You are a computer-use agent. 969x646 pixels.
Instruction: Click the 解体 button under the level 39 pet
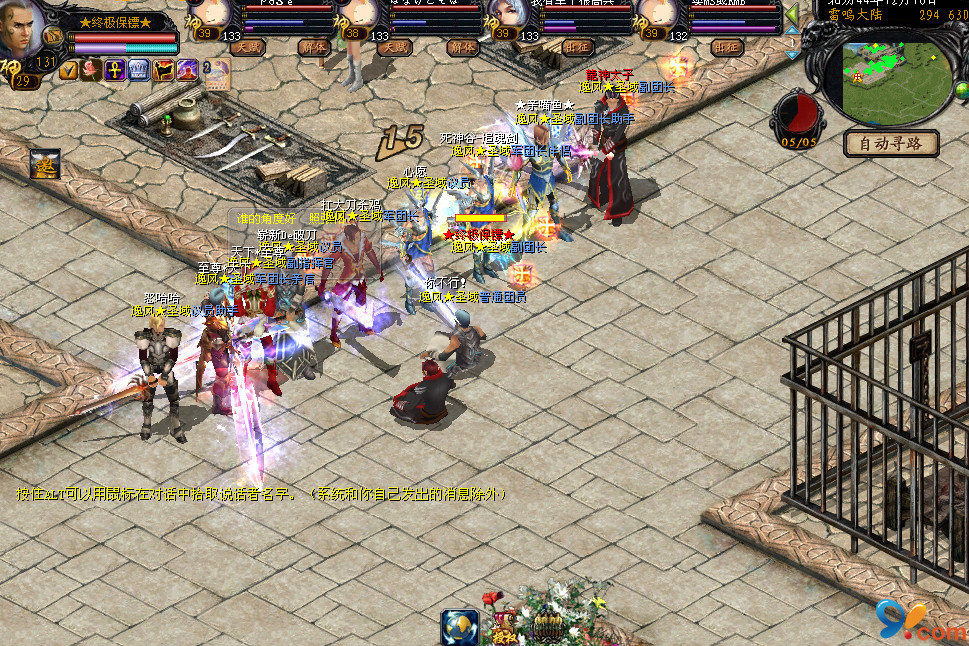click(x=313, y=46)
